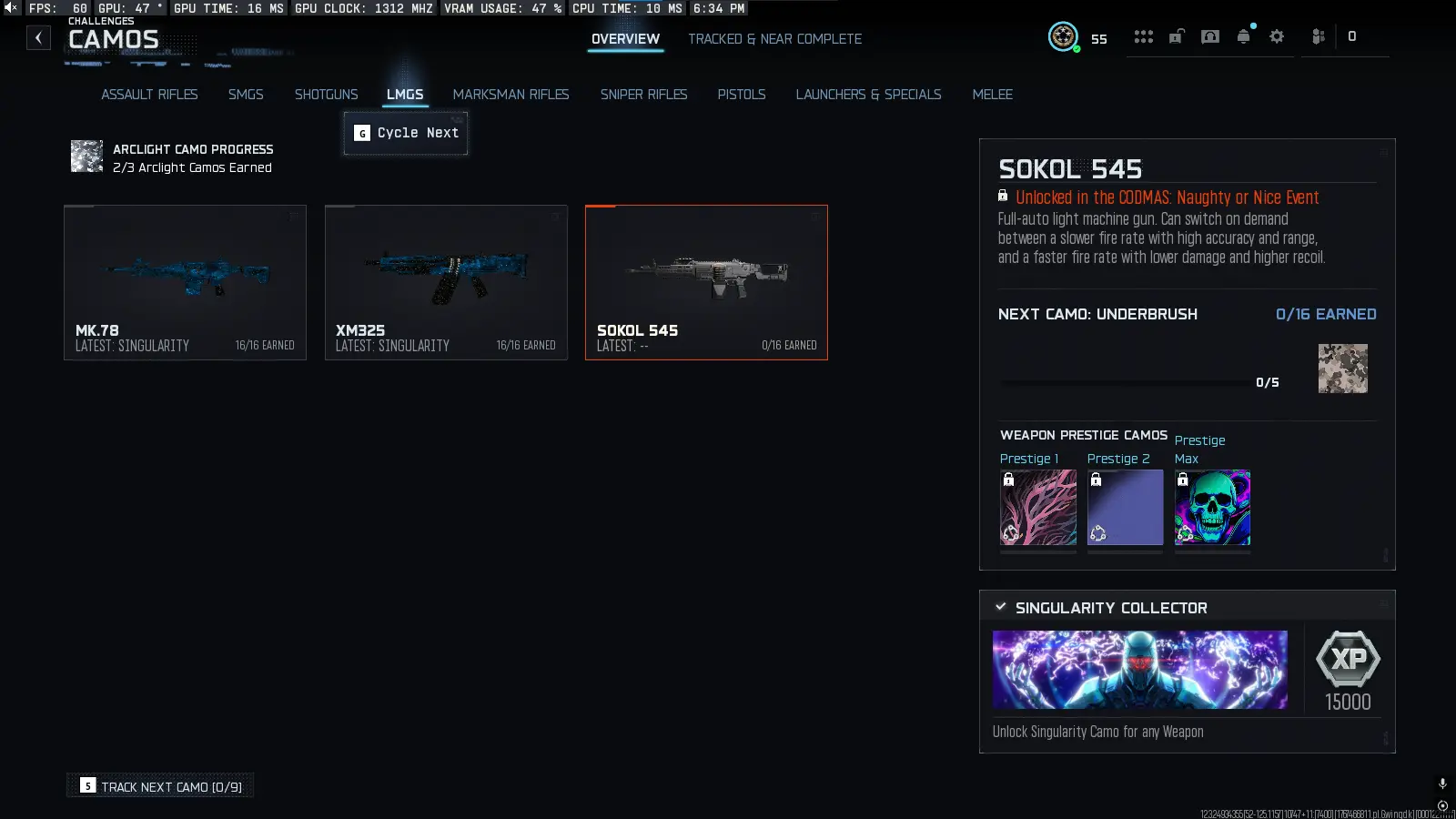Switch to the MARKSMAN RIFLES tab
The image size is (1456, 819).
pos(511,94)
